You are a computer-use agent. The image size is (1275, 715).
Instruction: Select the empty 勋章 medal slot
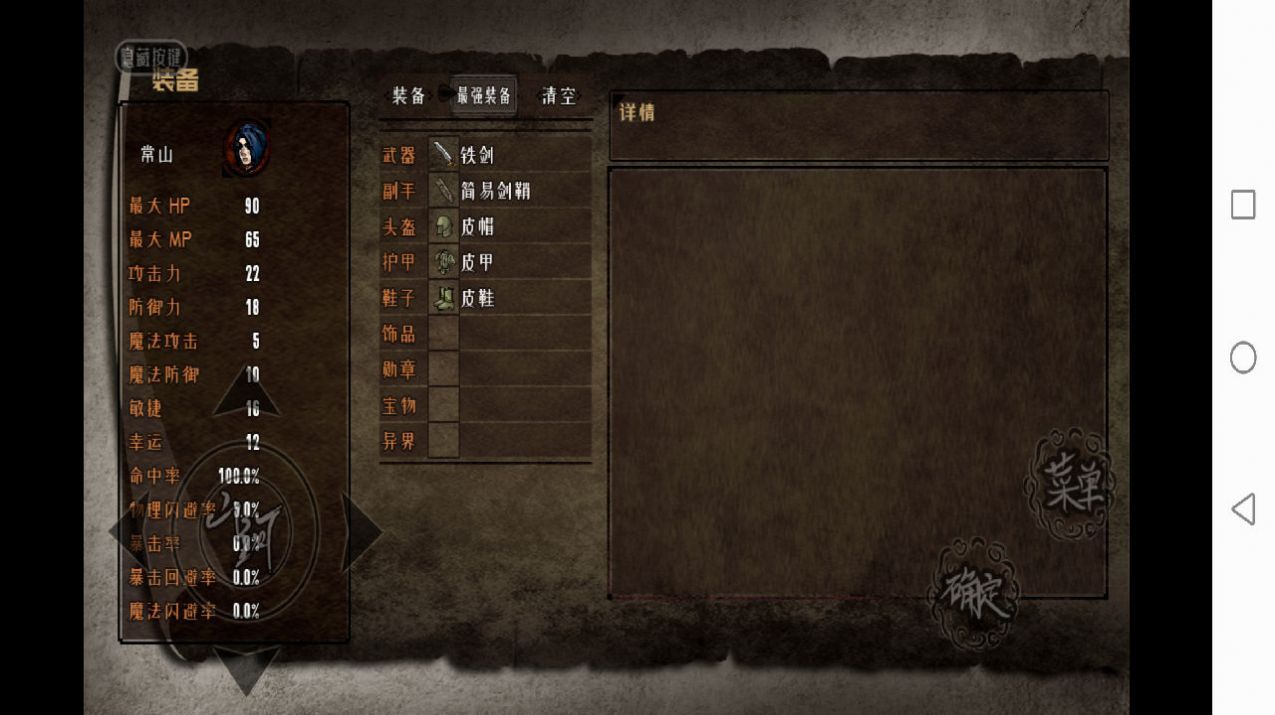pos(510,370)
